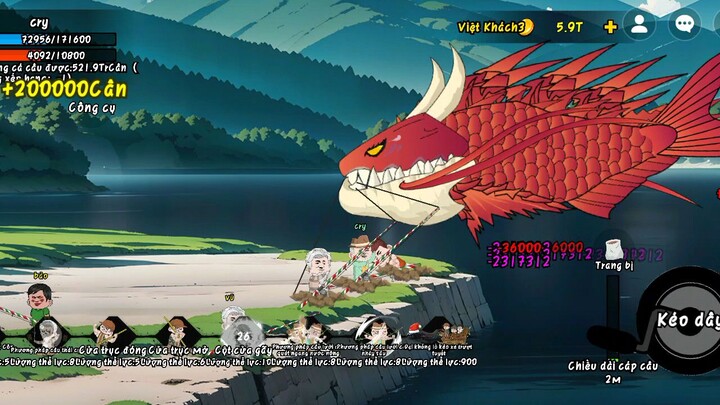Open the chat speech bubble
This screenshot has height=405, width=720.
684,25
